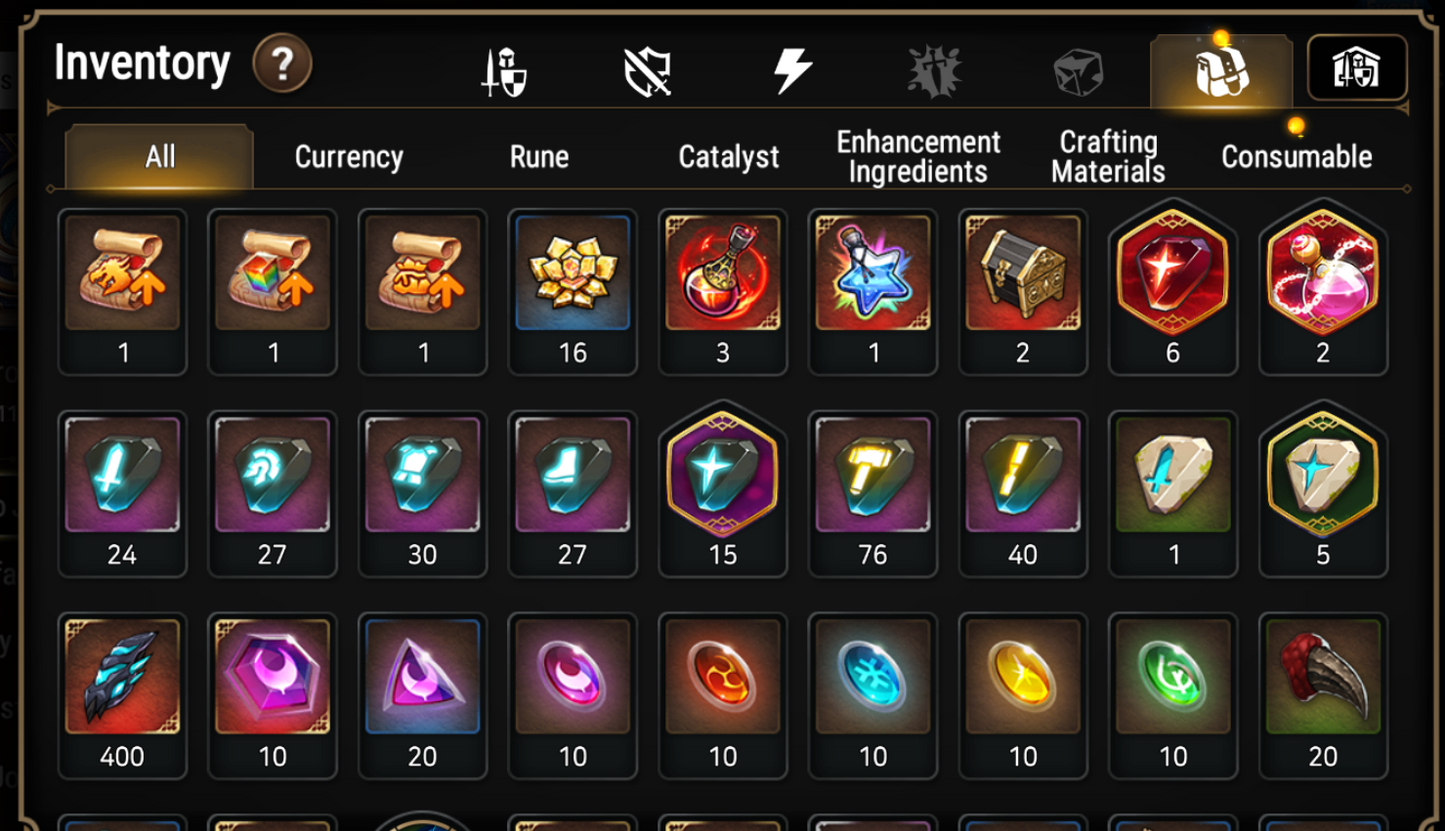Screen dimensions: 1445x831
Task: Click the fortress badge icon top right
Action: coord(1356,68)
